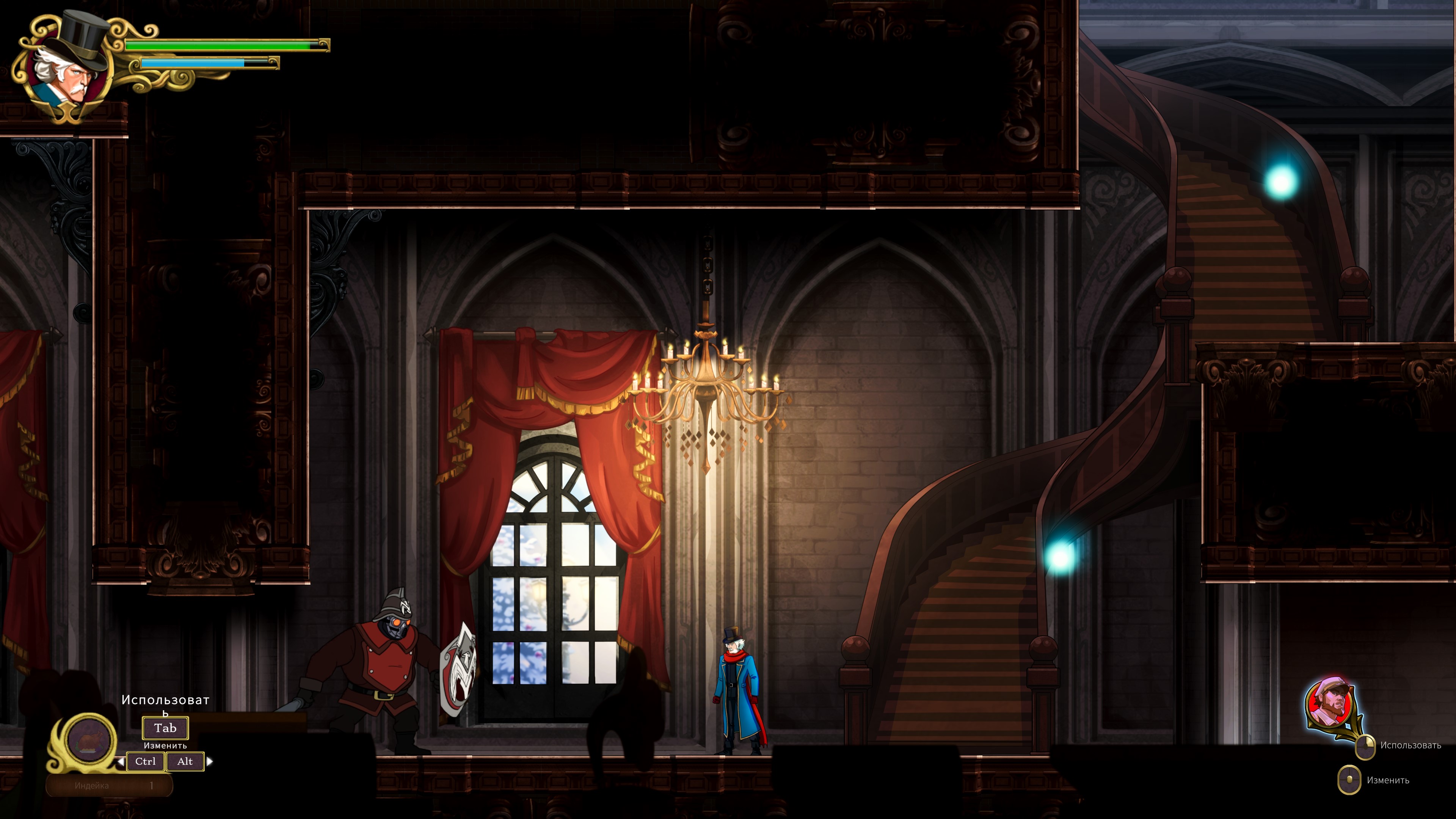Select the roast turkey item icon

coord(88,739)
